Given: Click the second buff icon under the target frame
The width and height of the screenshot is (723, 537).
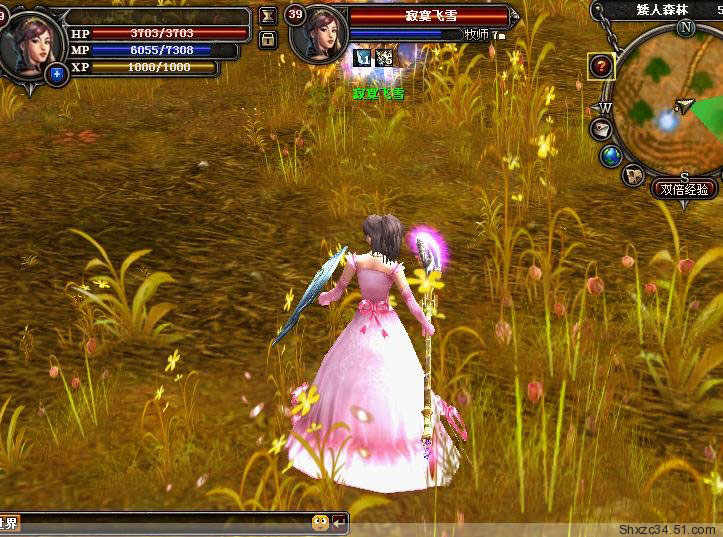Looking at the screenshot, I should (384, 58).
